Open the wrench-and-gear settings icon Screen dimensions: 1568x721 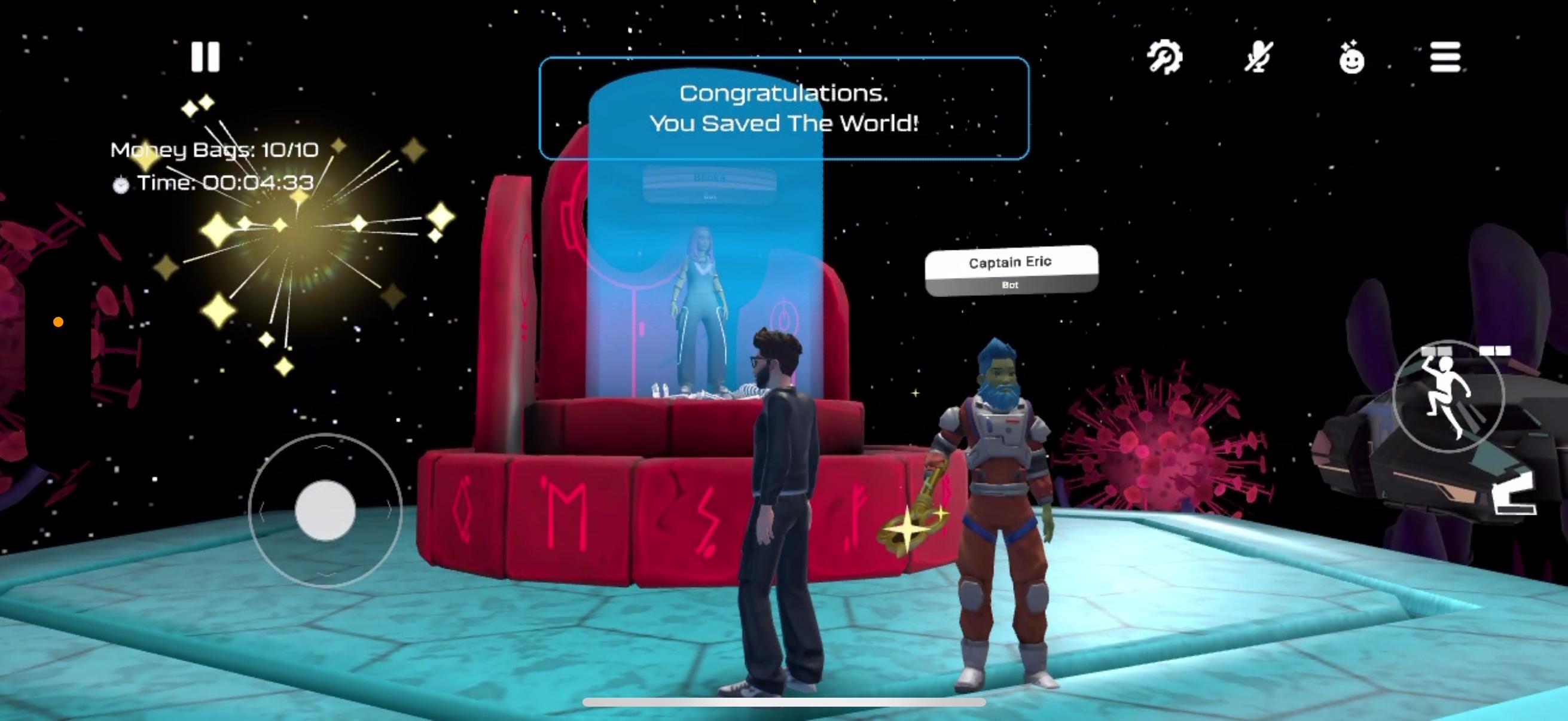coord(1164,57)
